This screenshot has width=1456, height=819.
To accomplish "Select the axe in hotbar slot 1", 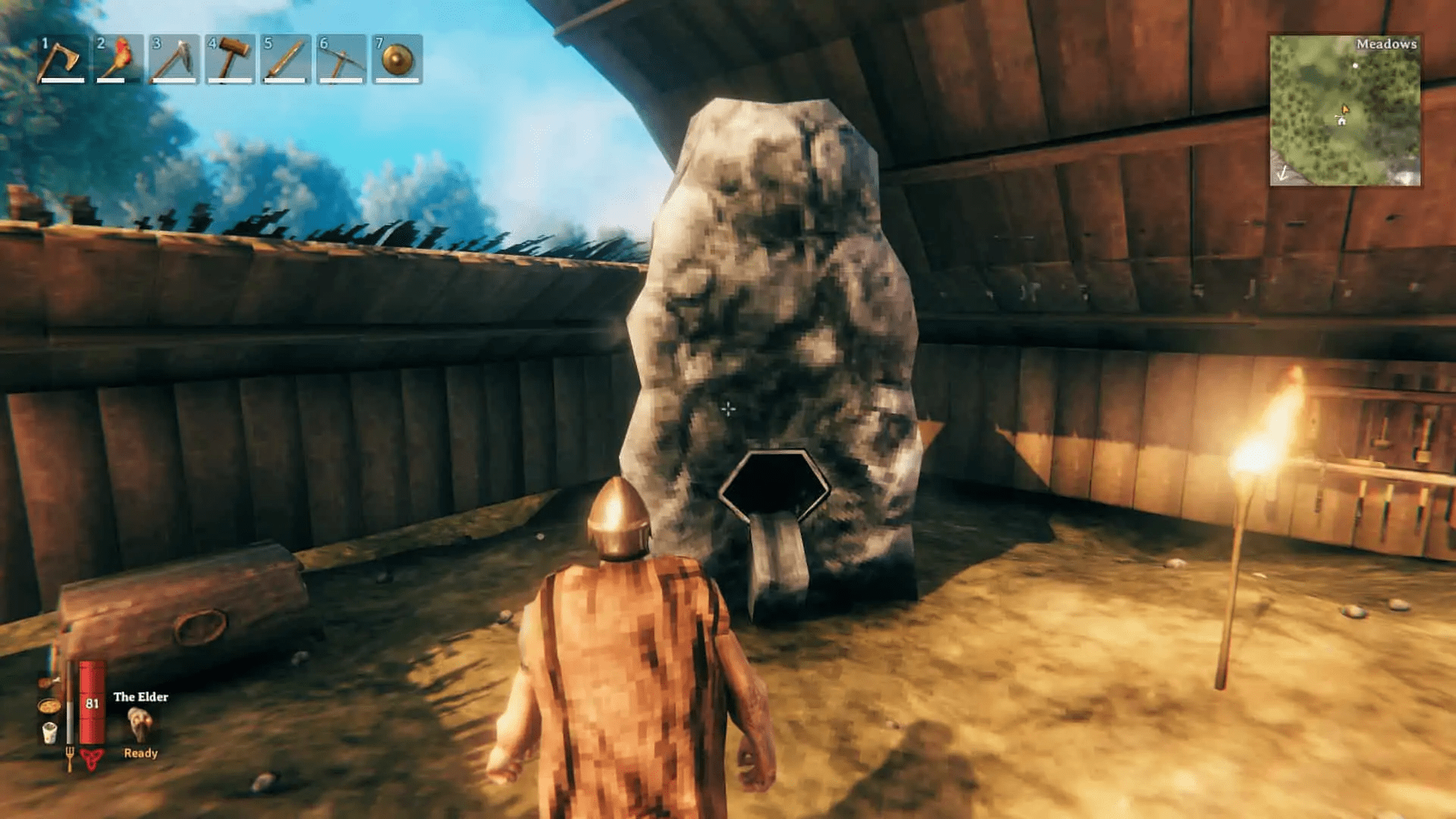I will pos(64,59).
